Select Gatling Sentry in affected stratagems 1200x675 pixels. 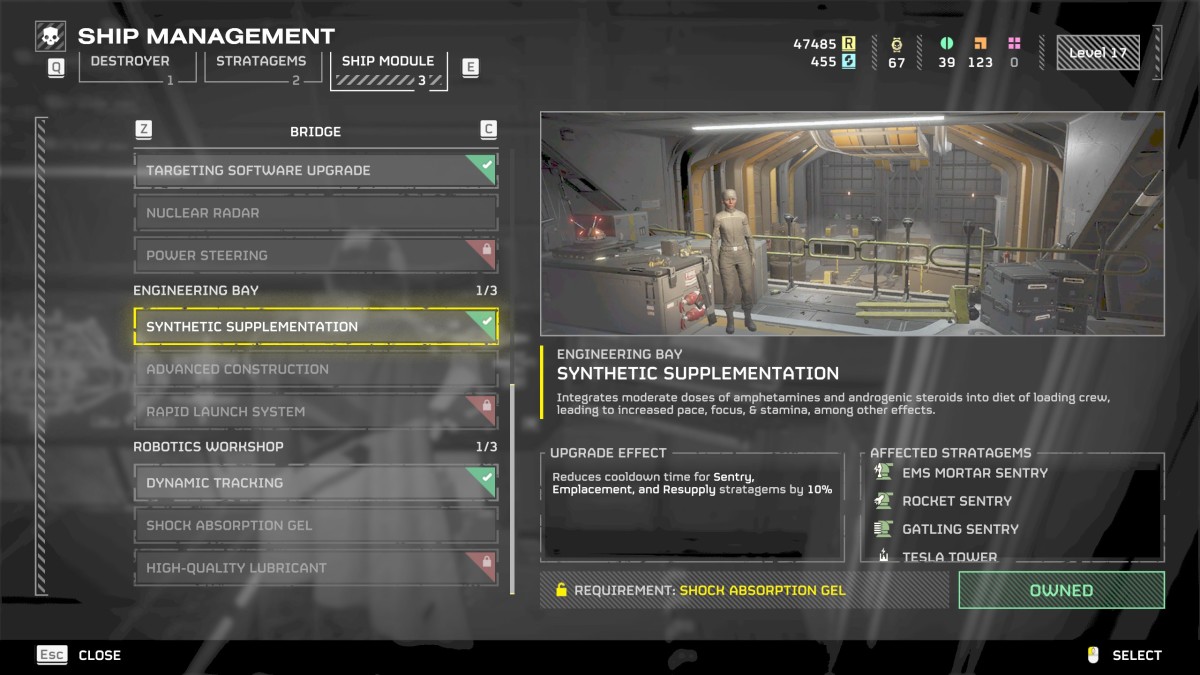(959, 529)
